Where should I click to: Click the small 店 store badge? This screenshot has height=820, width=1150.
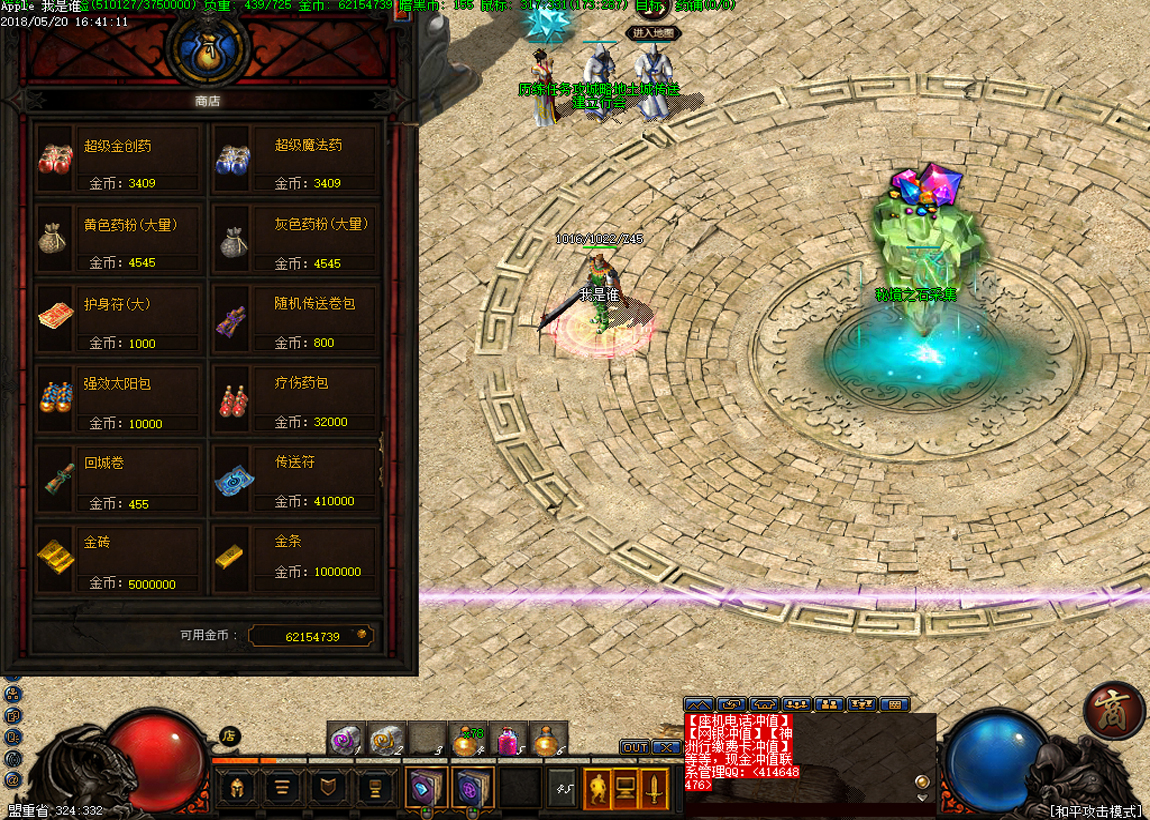coord(229,736)
